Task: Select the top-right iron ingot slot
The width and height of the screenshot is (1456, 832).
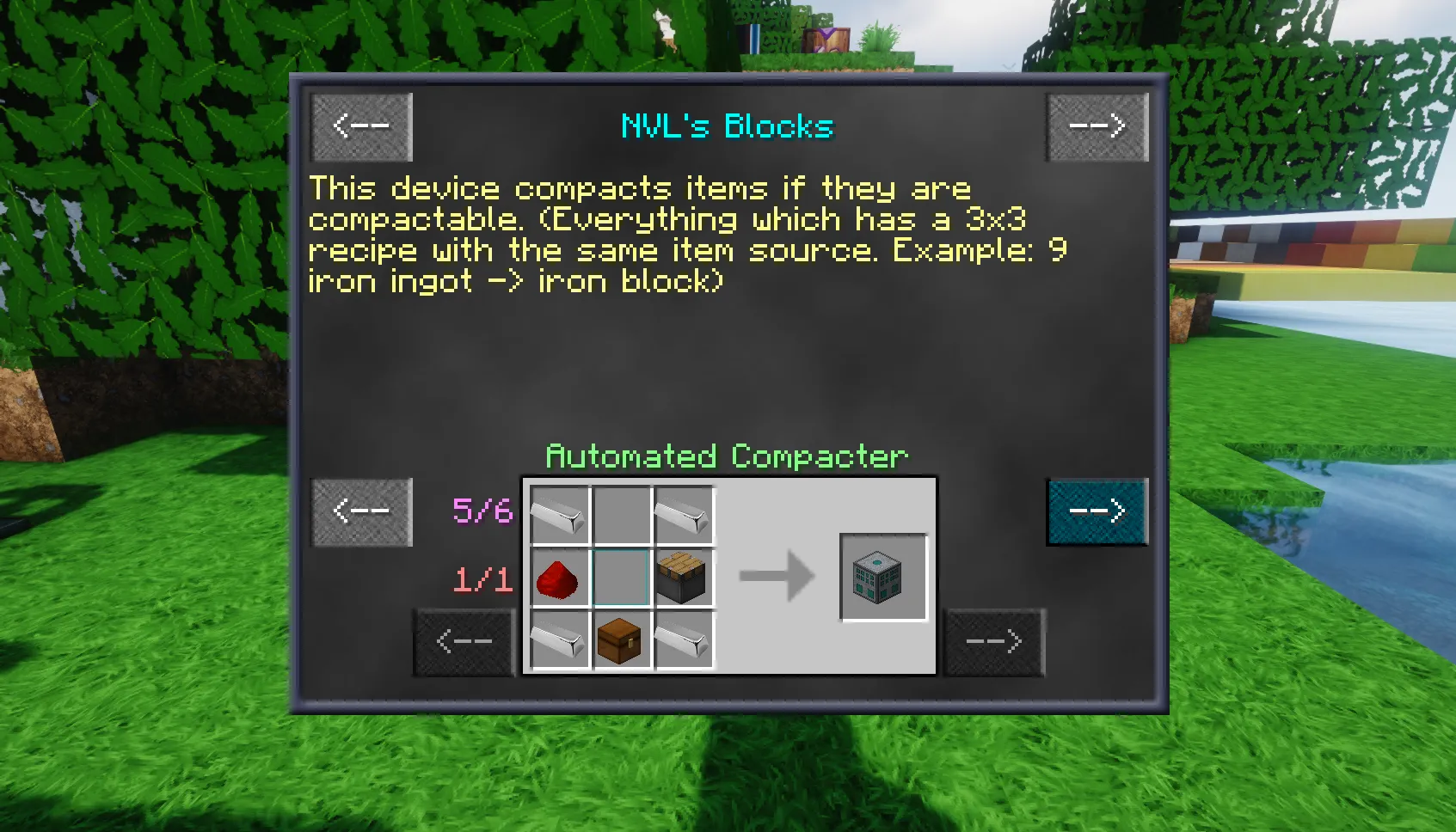Action: (x=684, y=515)
